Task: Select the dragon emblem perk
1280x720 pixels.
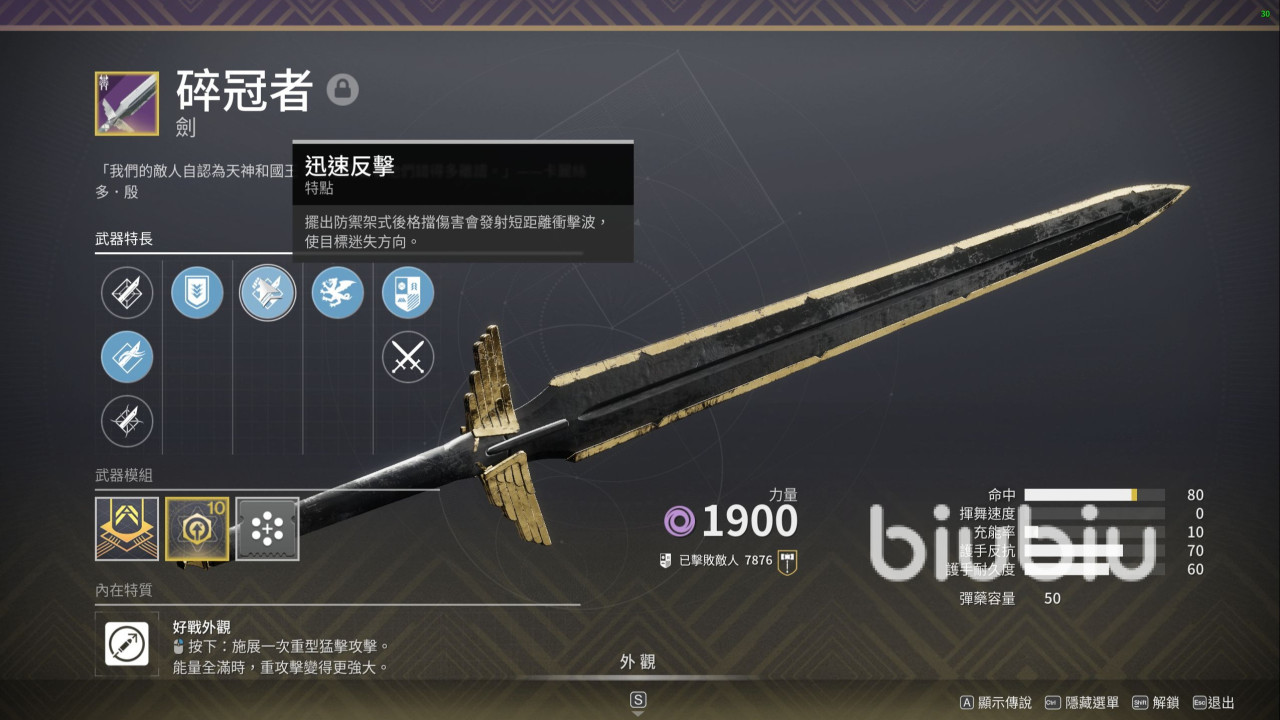Action: tap(338, 293)
